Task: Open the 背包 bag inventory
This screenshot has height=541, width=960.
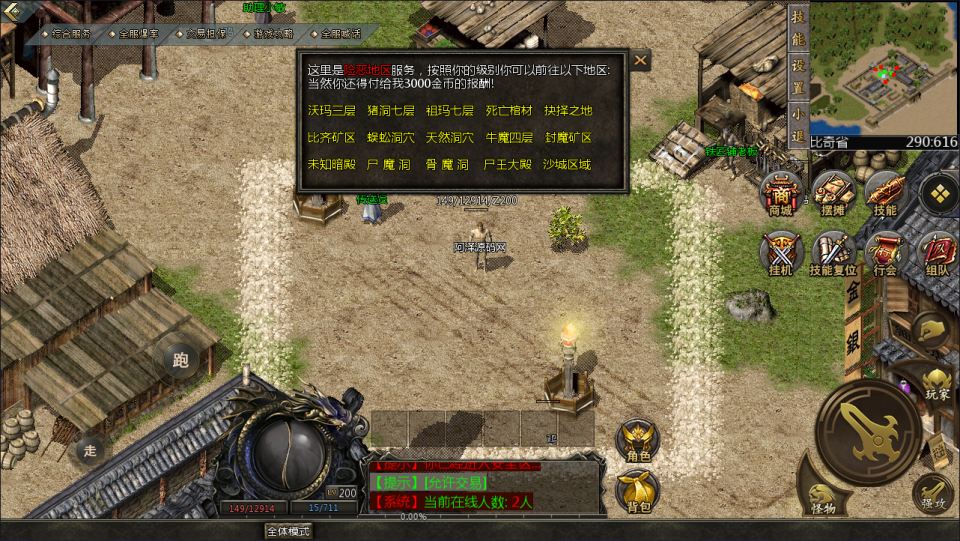Action: pos(638,490)
